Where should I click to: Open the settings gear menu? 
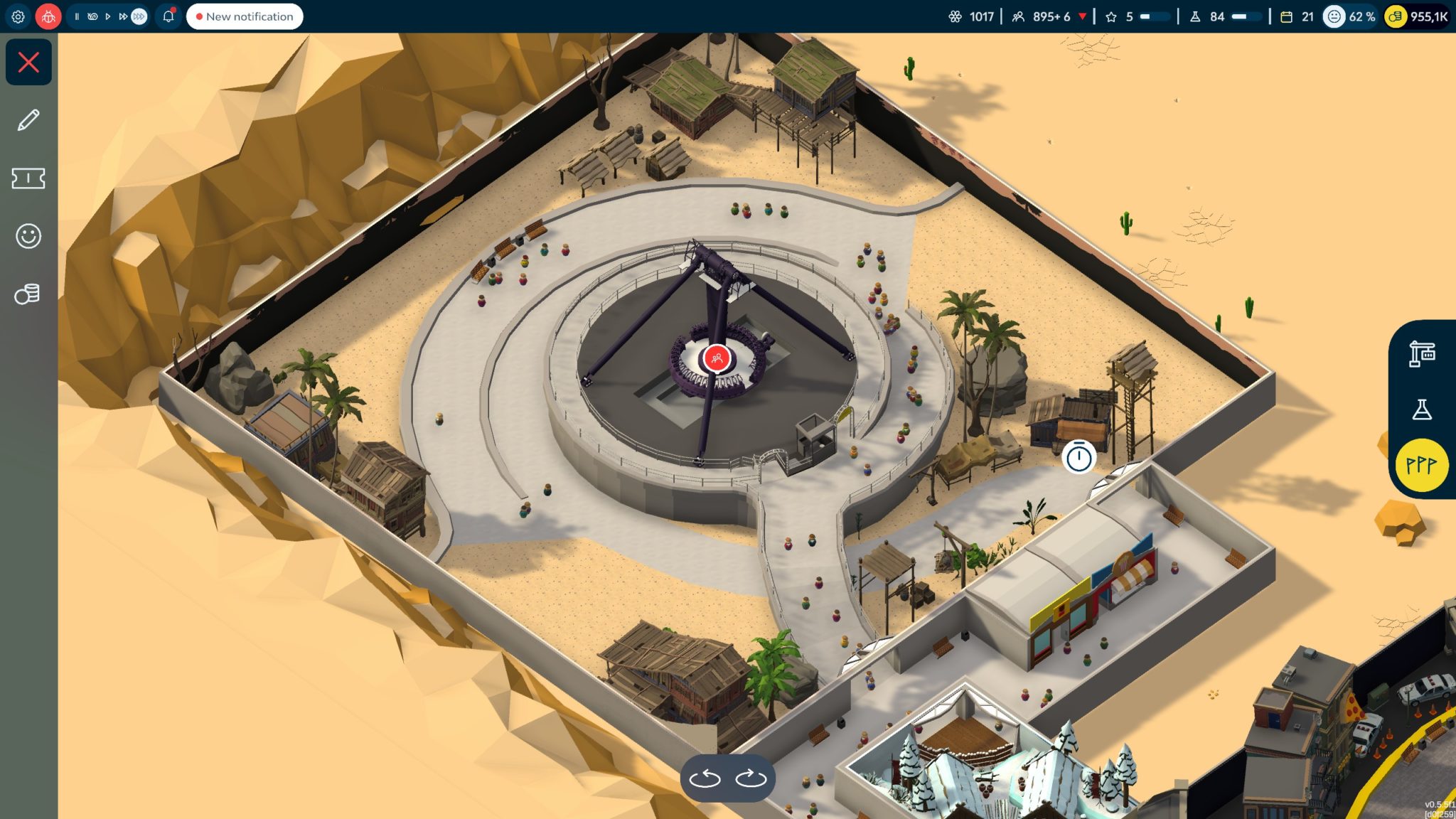pos(18,16)
